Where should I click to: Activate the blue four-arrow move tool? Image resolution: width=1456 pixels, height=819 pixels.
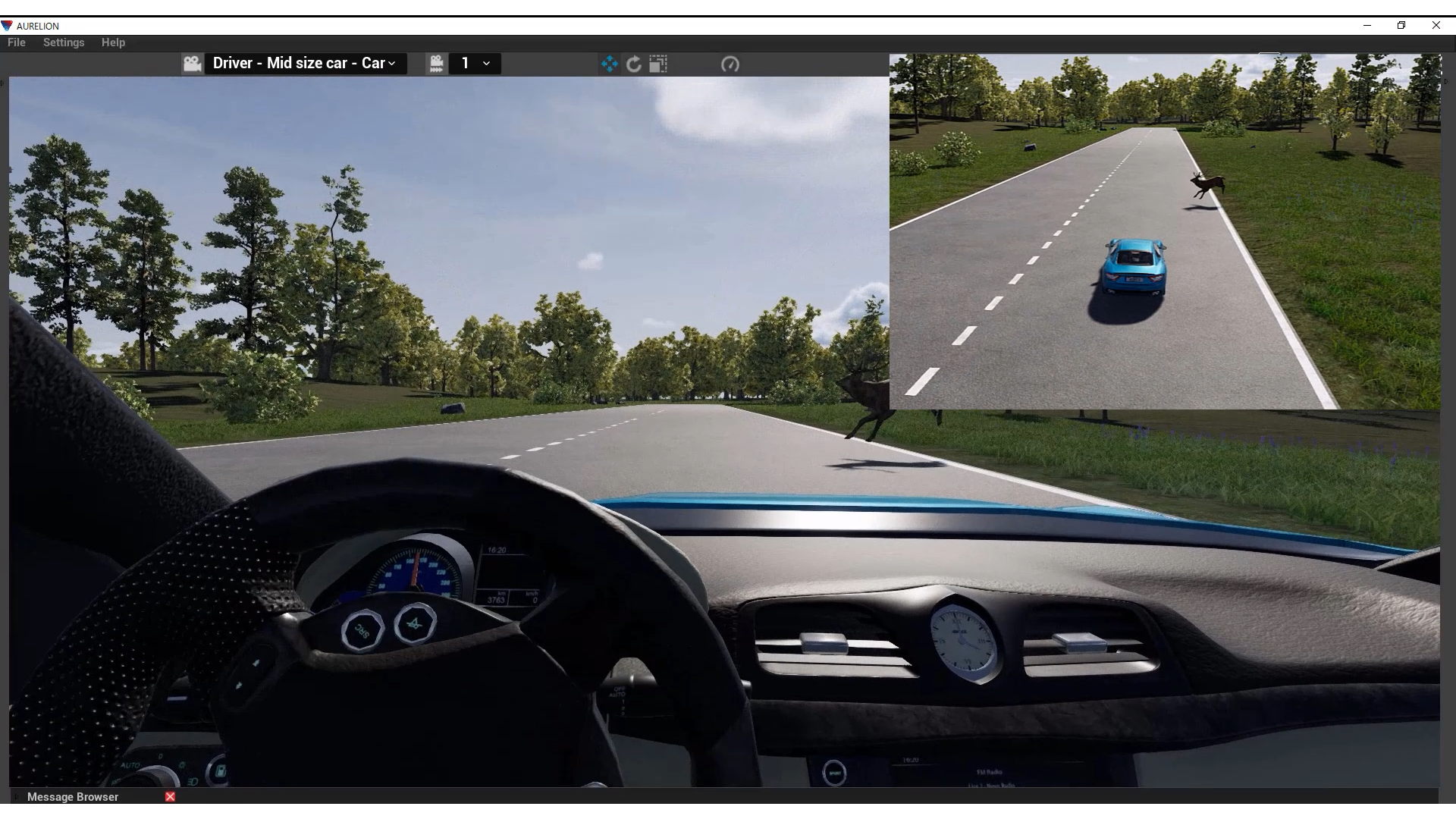tap(610, 64)
